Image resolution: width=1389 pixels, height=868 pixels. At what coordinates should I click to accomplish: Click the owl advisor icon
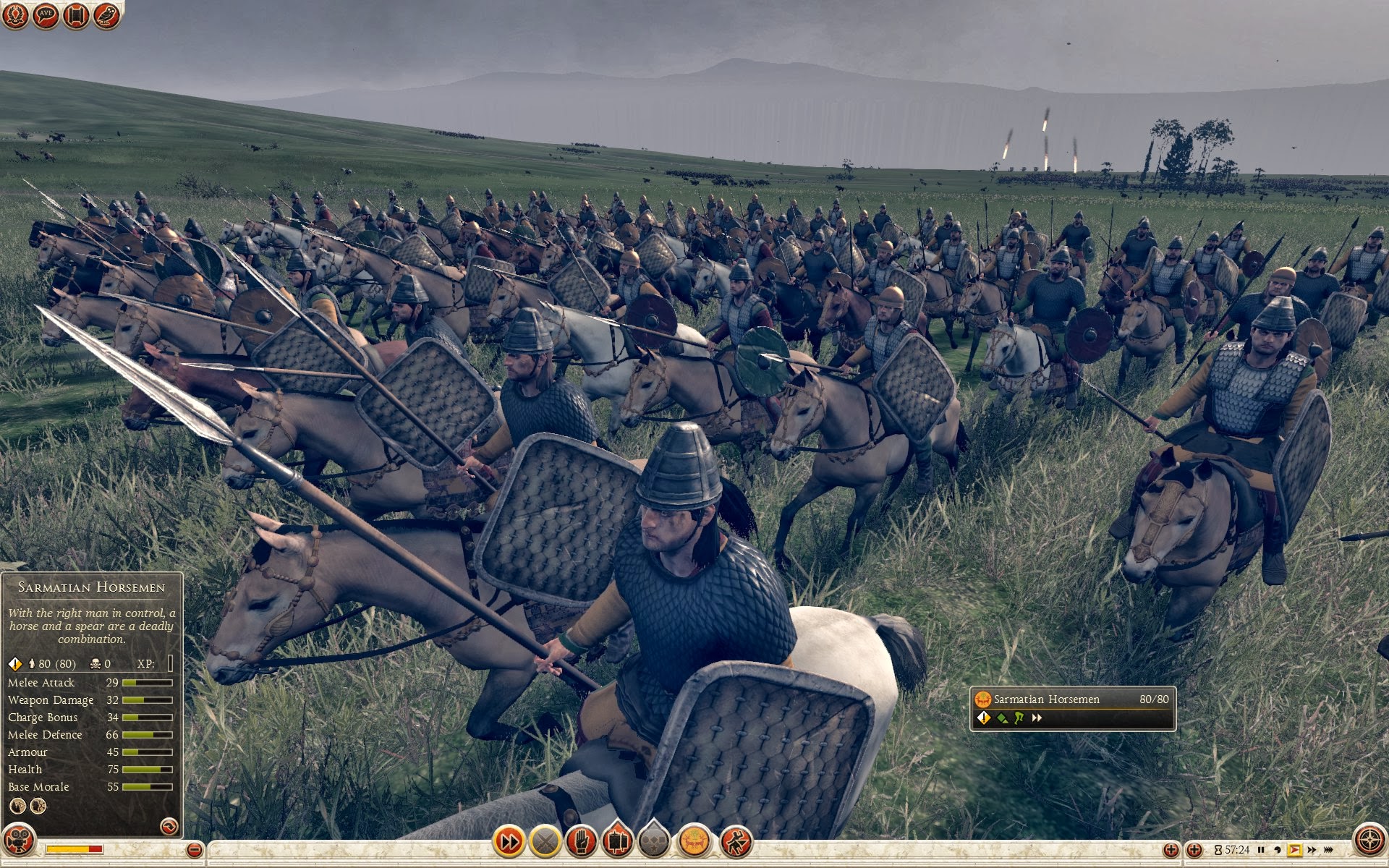pos(106,15)
